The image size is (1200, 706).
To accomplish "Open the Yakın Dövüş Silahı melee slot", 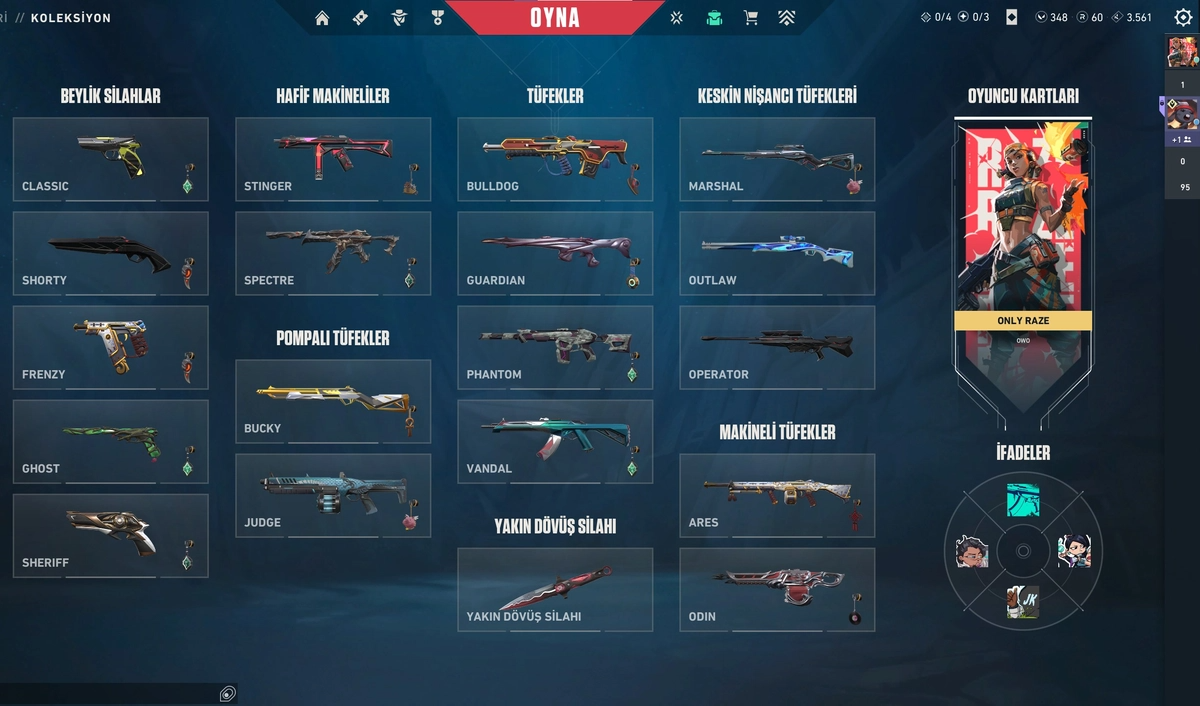I will 555,589.
